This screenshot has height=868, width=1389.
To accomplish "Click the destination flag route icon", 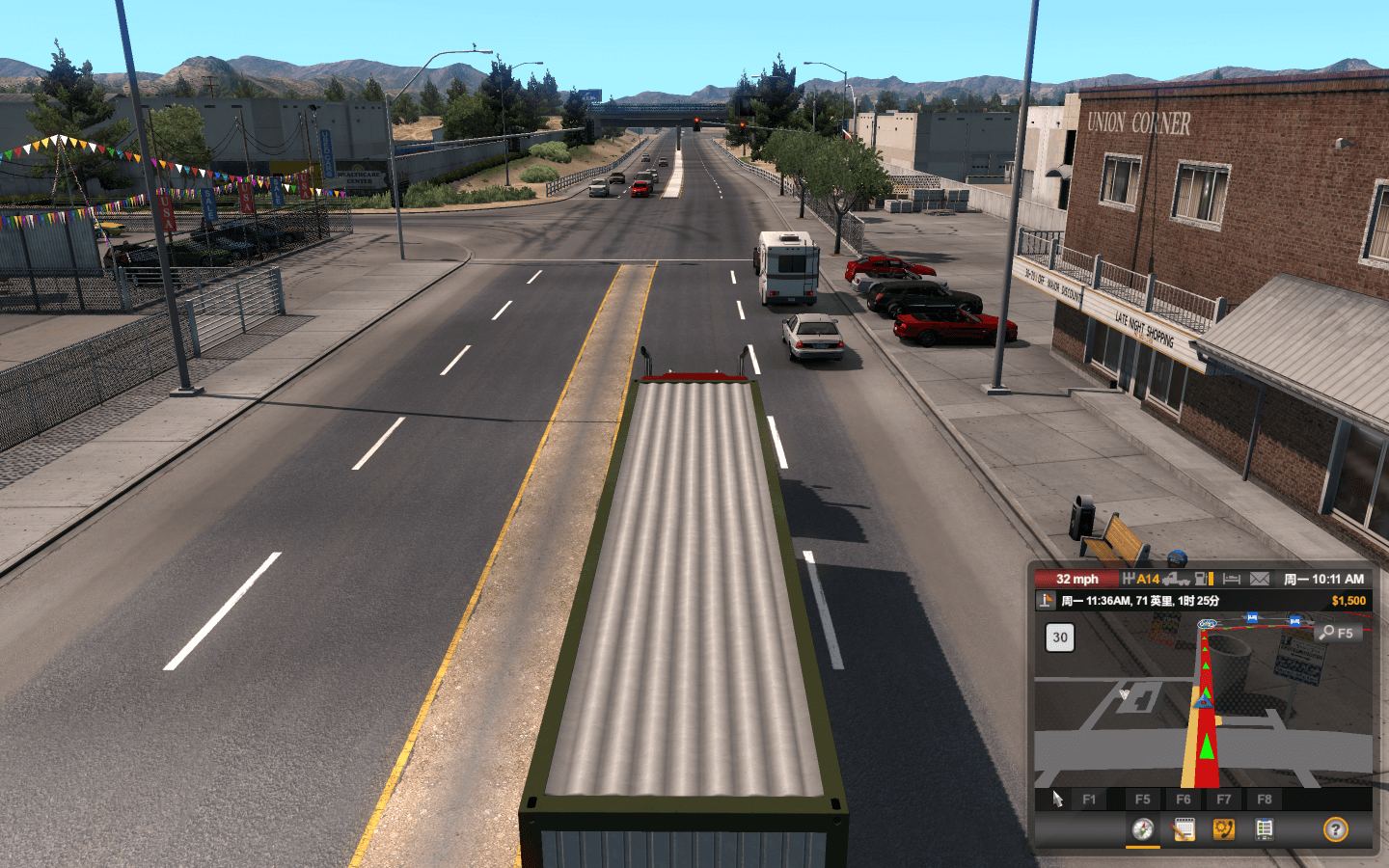I will (1046, 601).
